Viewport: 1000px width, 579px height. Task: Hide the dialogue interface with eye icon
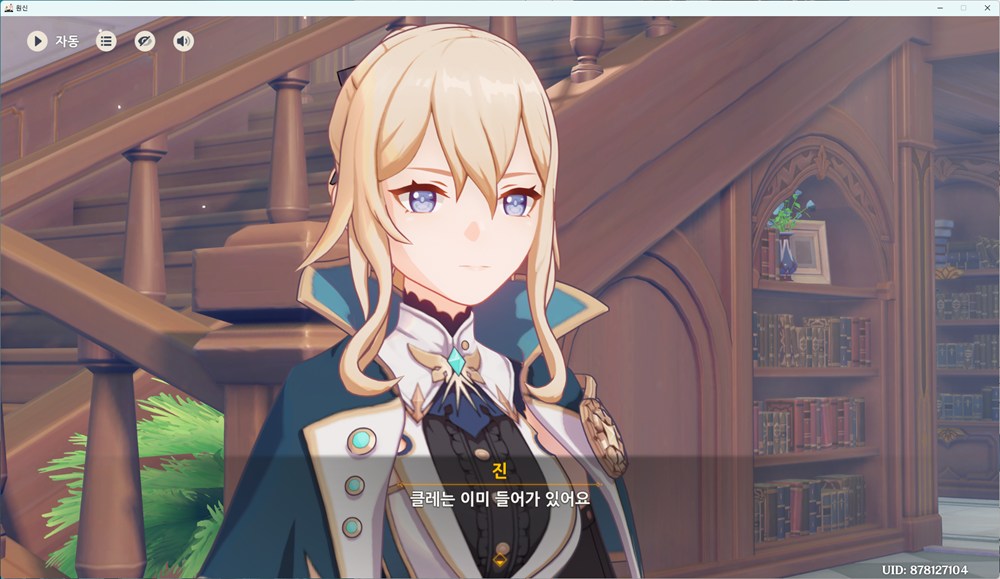[145, 41]
